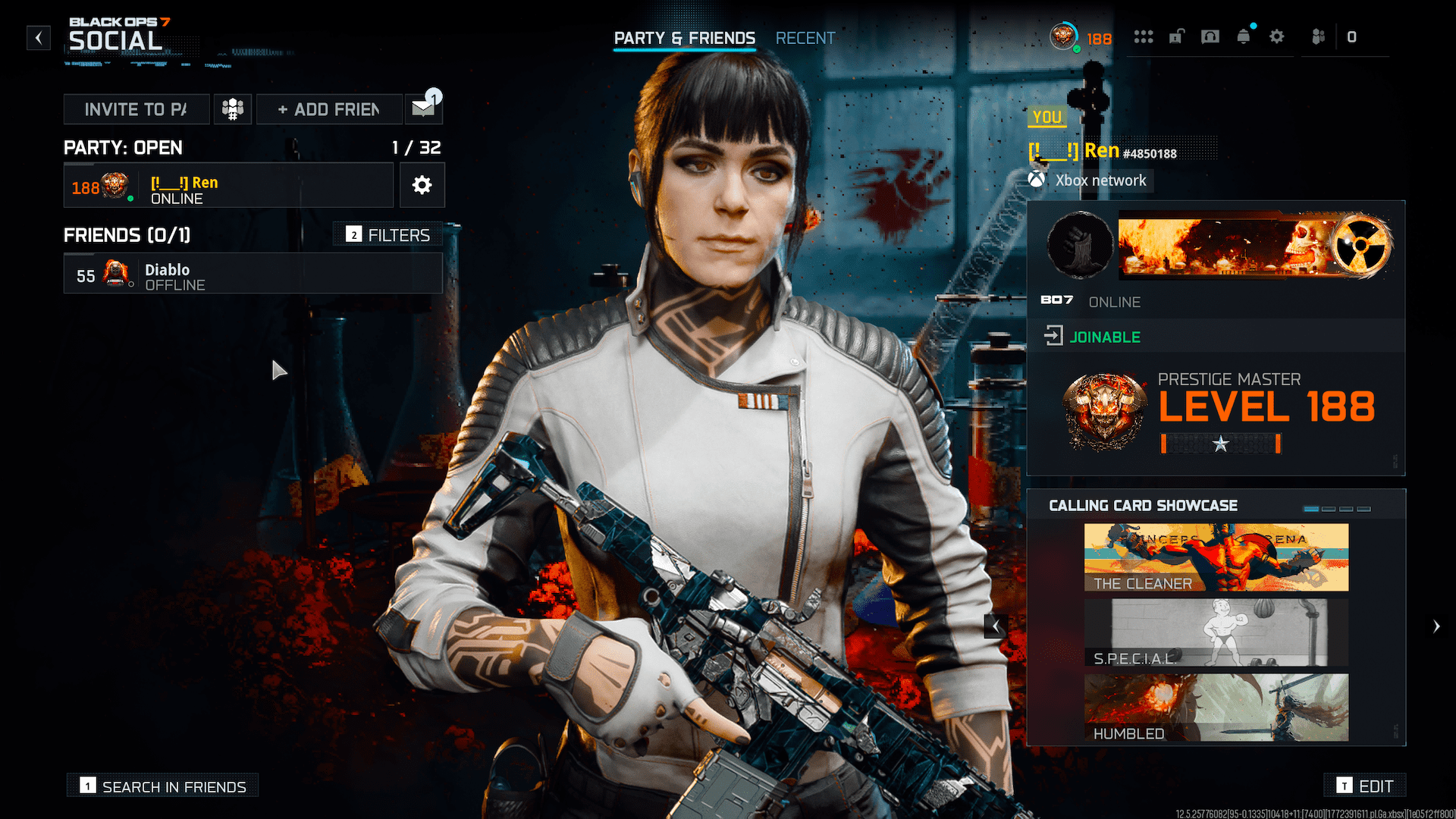Click the left arrow beside showcase
Screen dimensions: 1456x819
[996, 626]
